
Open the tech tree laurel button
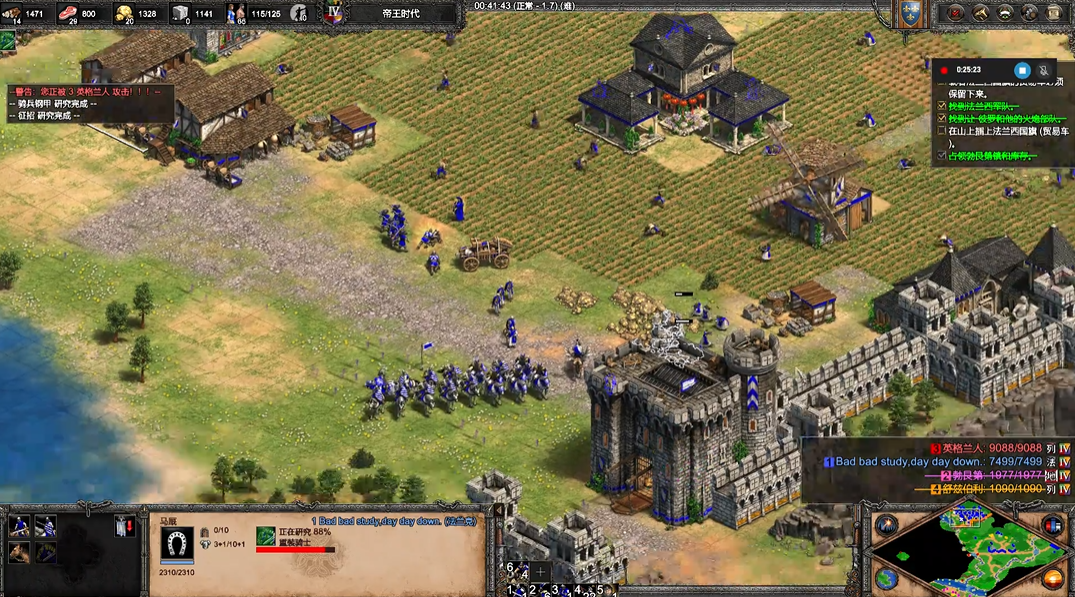coord(1006,13)
